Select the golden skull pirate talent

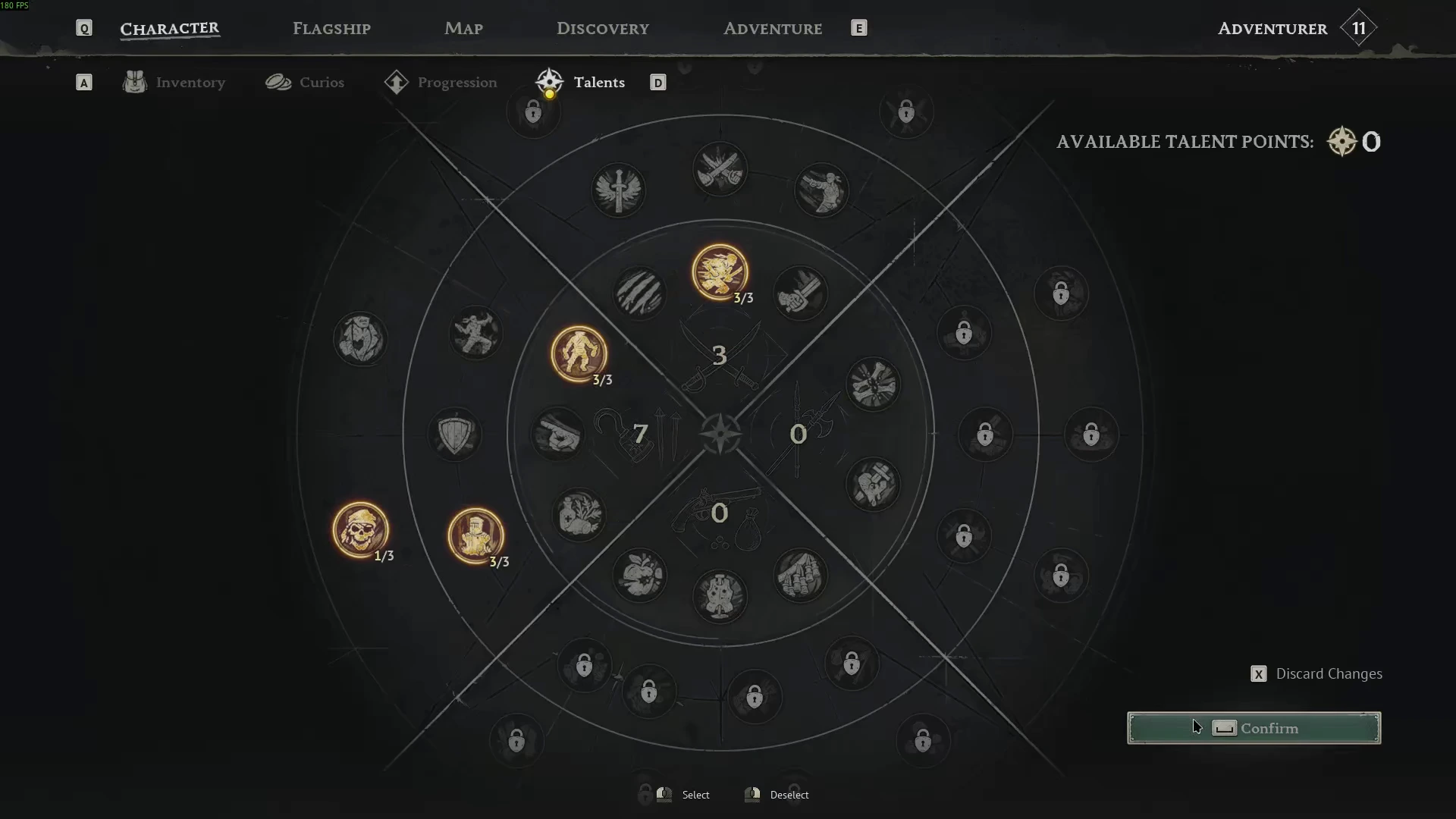360,529
